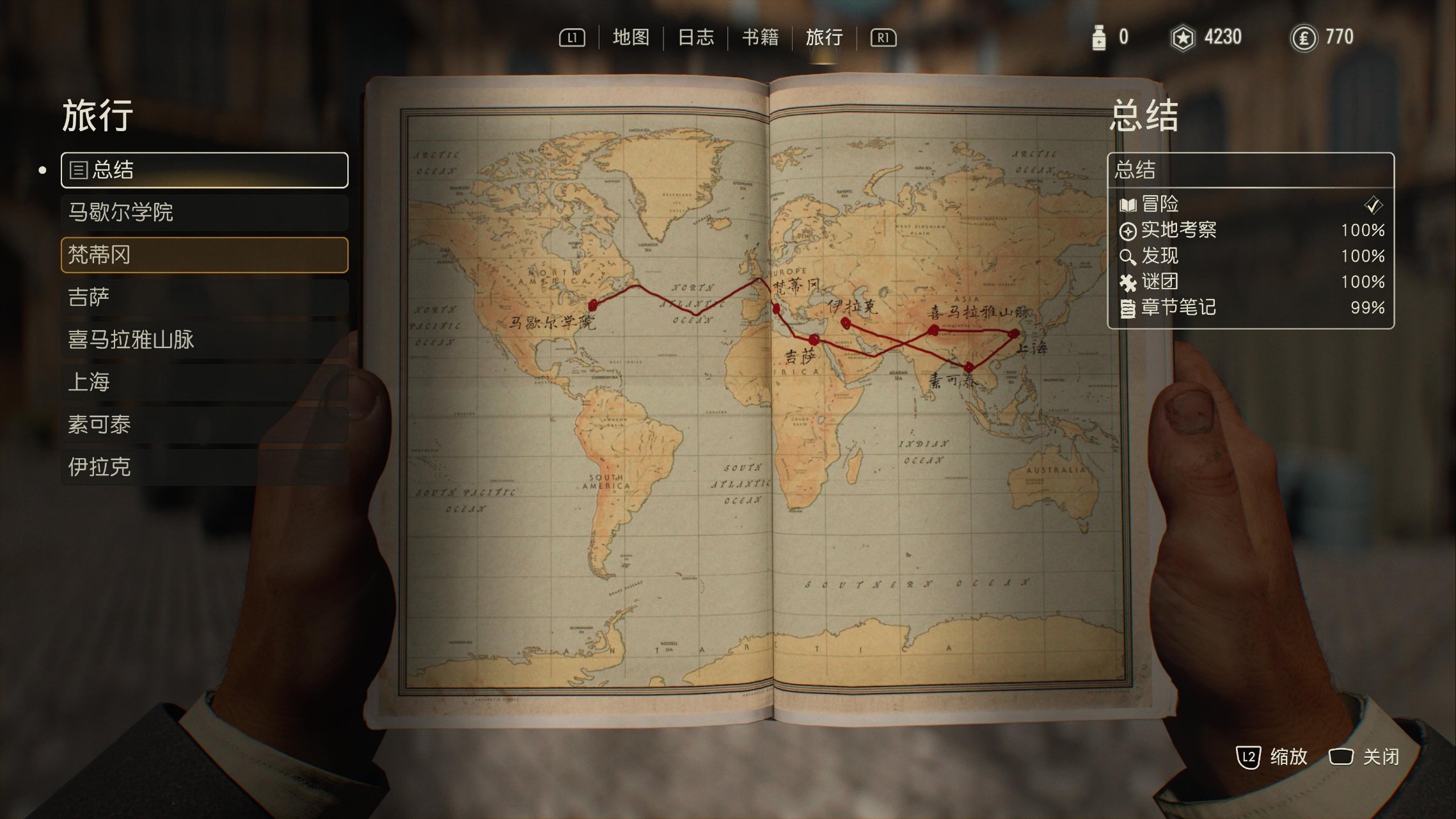
Task: Select the 书籍 tab
Action: tap(760, 38)
